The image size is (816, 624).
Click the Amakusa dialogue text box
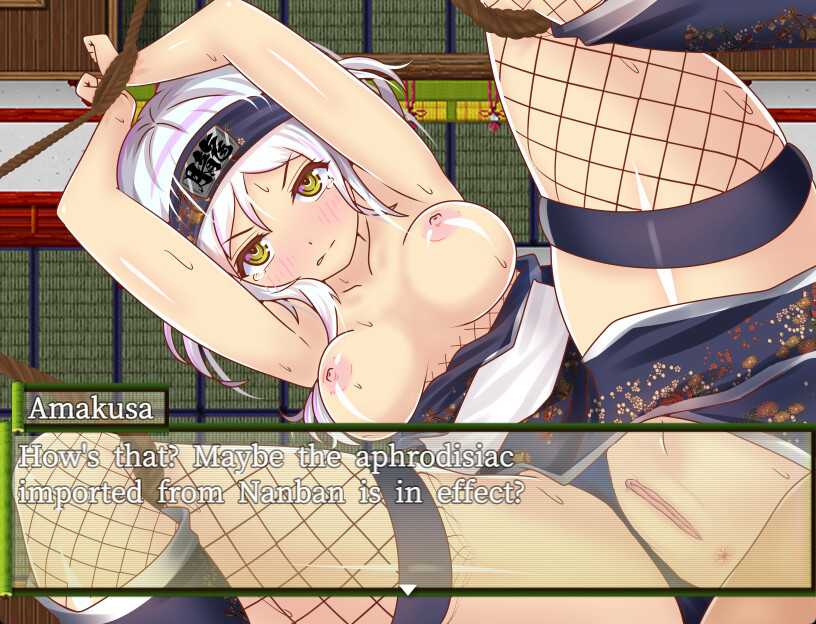[410, 510]
